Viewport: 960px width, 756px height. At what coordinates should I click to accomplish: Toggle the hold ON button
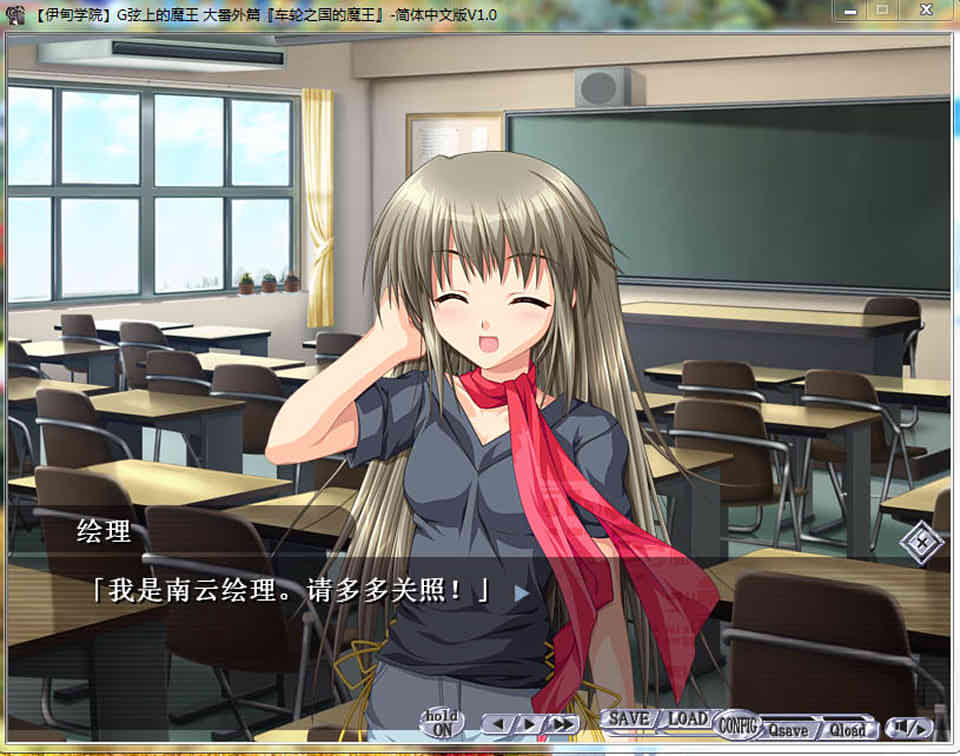click(x=441, y=723)
